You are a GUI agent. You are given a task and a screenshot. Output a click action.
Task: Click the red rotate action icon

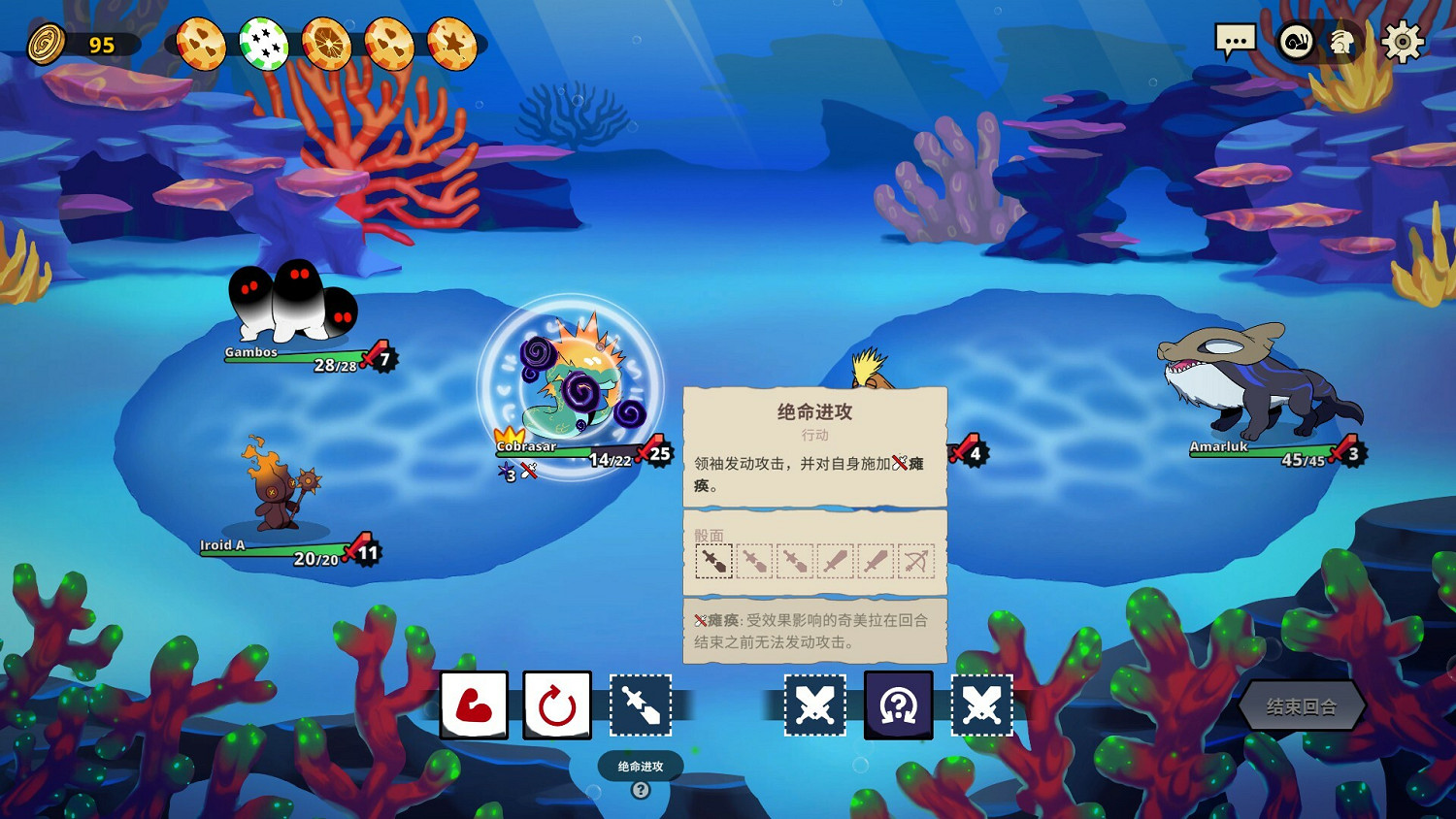557,705
